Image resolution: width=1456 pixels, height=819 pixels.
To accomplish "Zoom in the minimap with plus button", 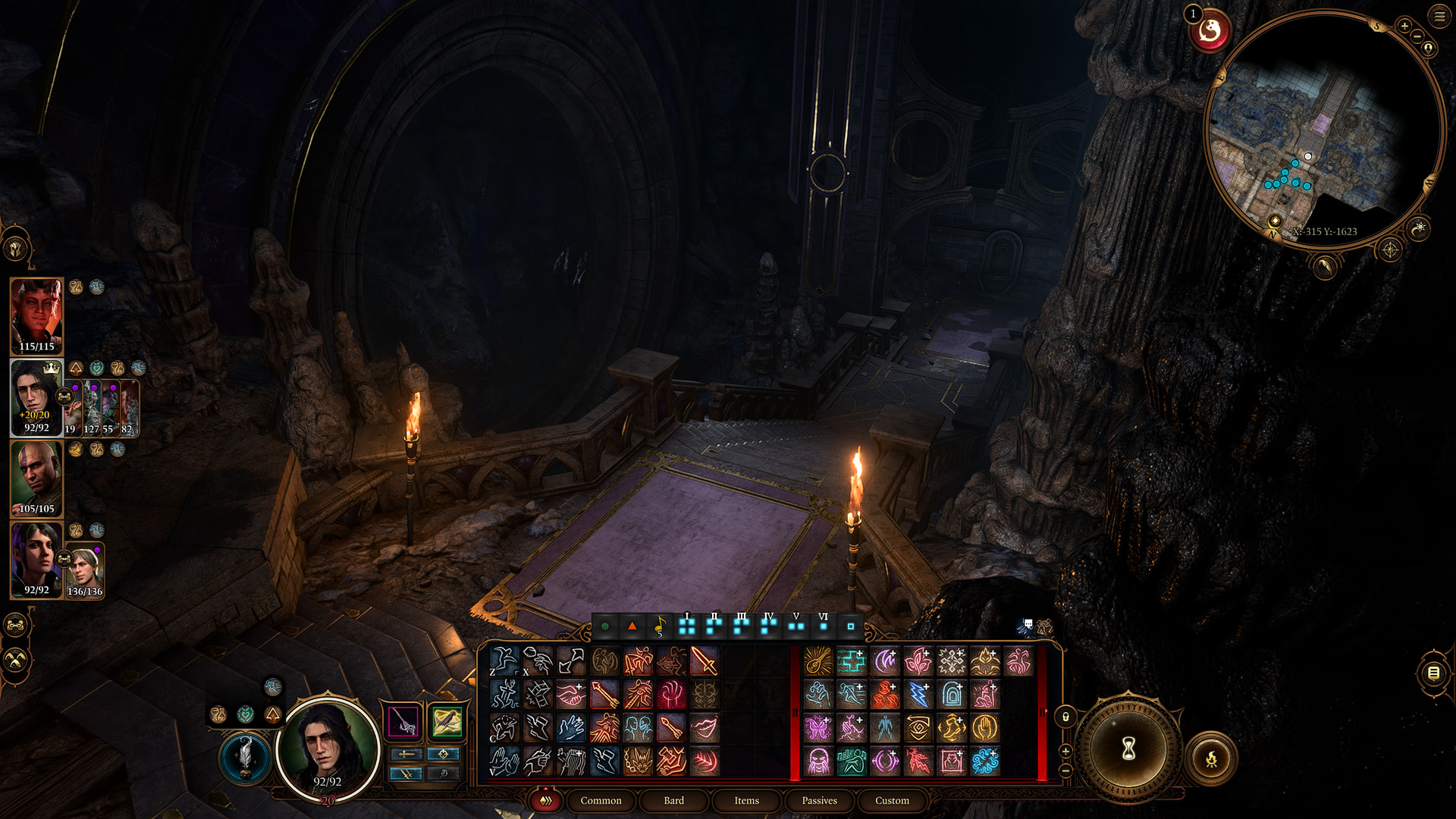I will point(1404,26).
